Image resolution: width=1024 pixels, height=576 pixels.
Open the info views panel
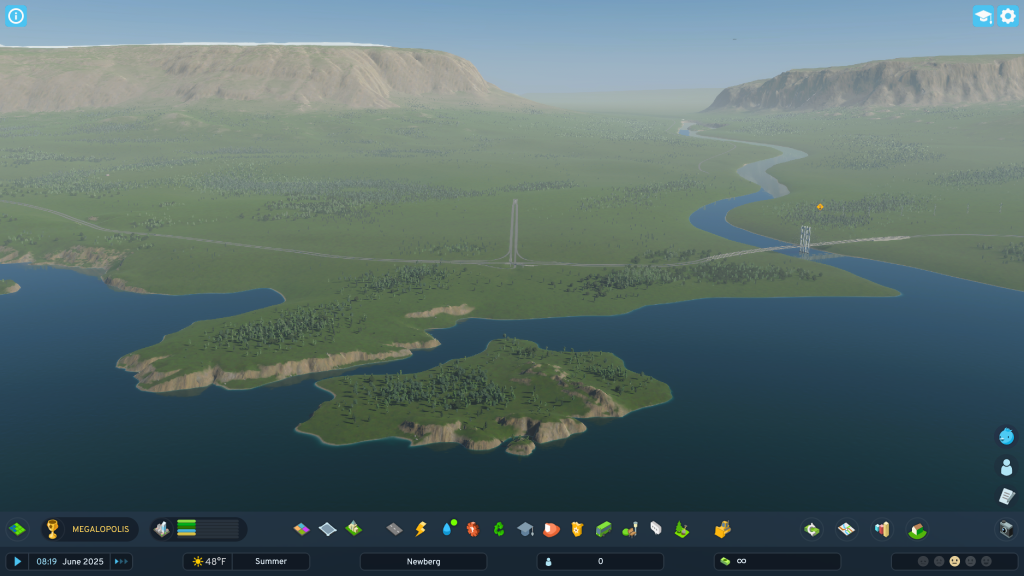16,16
